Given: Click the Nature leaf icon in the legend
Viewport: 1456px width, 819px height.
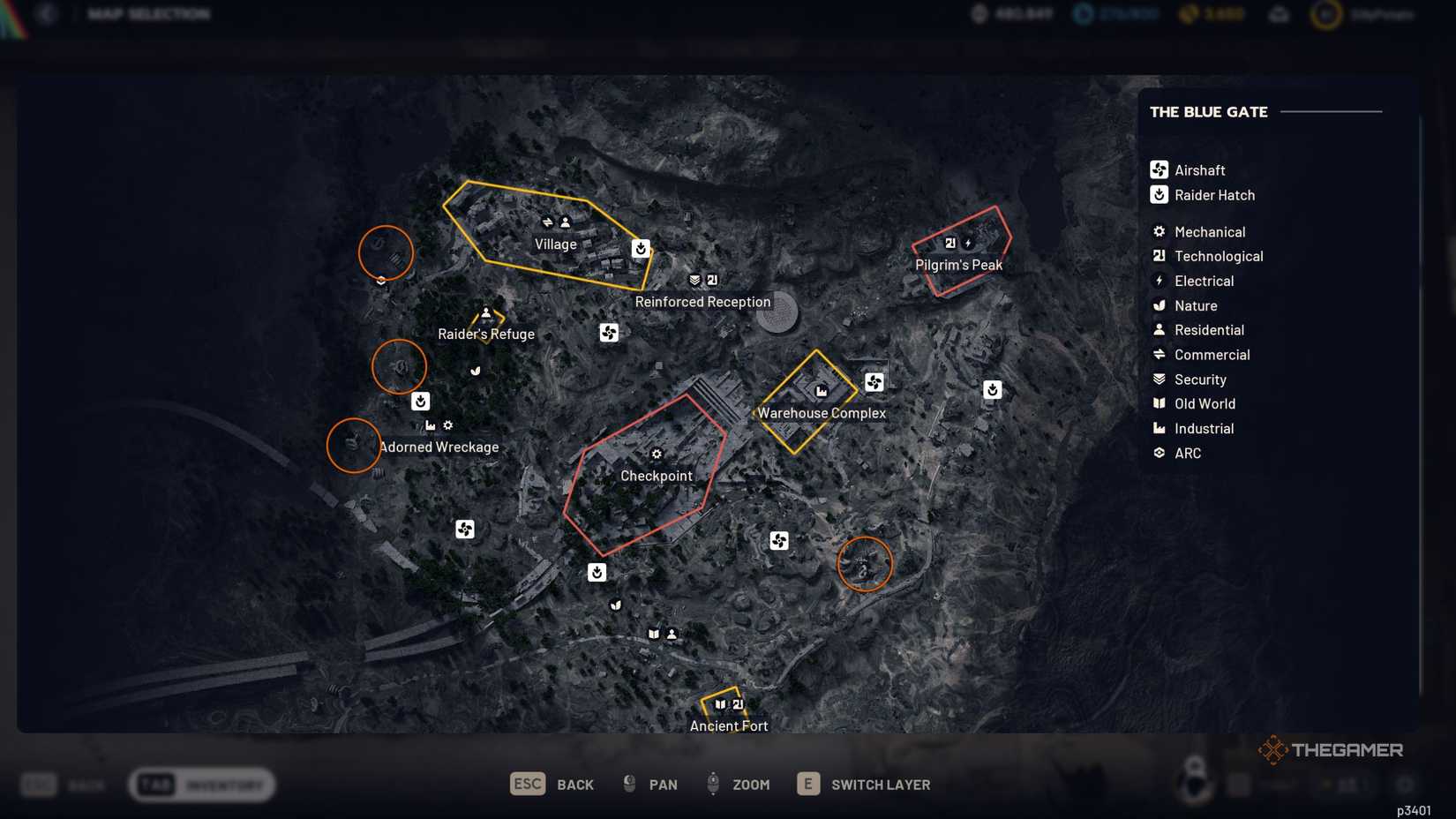Looking at the screenshot, I should point(1158,304).
